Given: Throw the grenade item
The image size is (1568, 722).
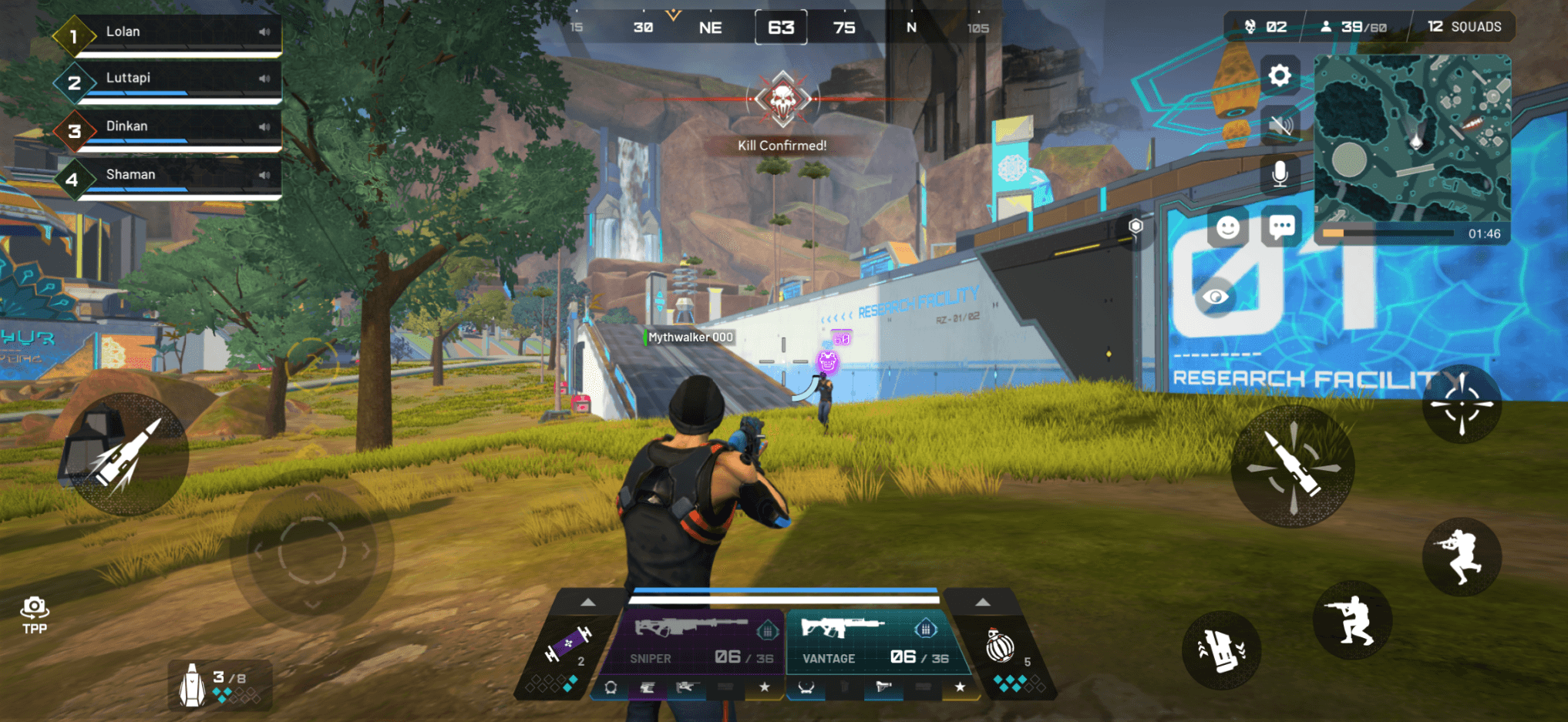Looking at the screenshot, I should (1001, 647).
